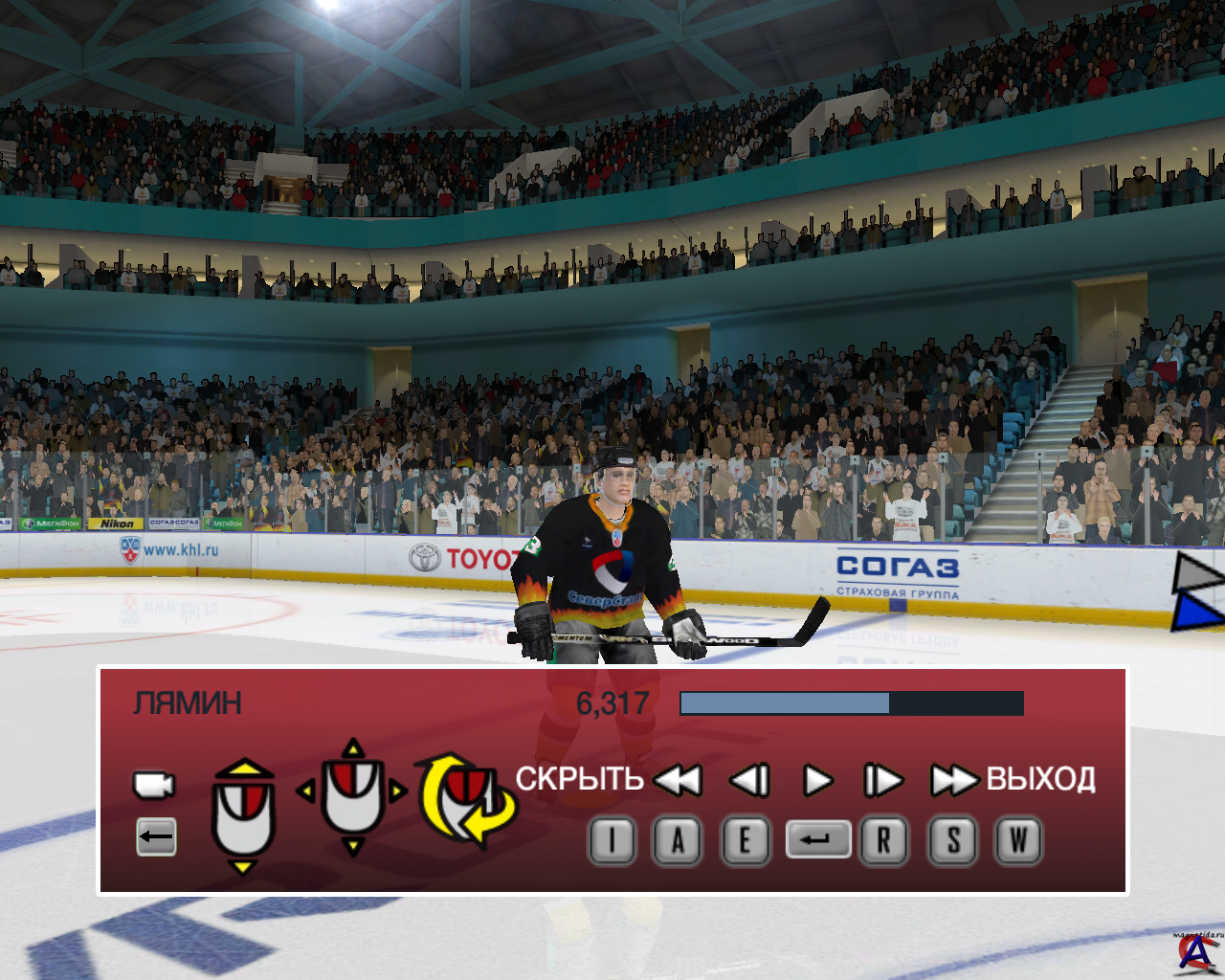The width and height of the screenshot is (1225, 980).
Task: Click the replay timeline progress bar
Action: (851, 703)
